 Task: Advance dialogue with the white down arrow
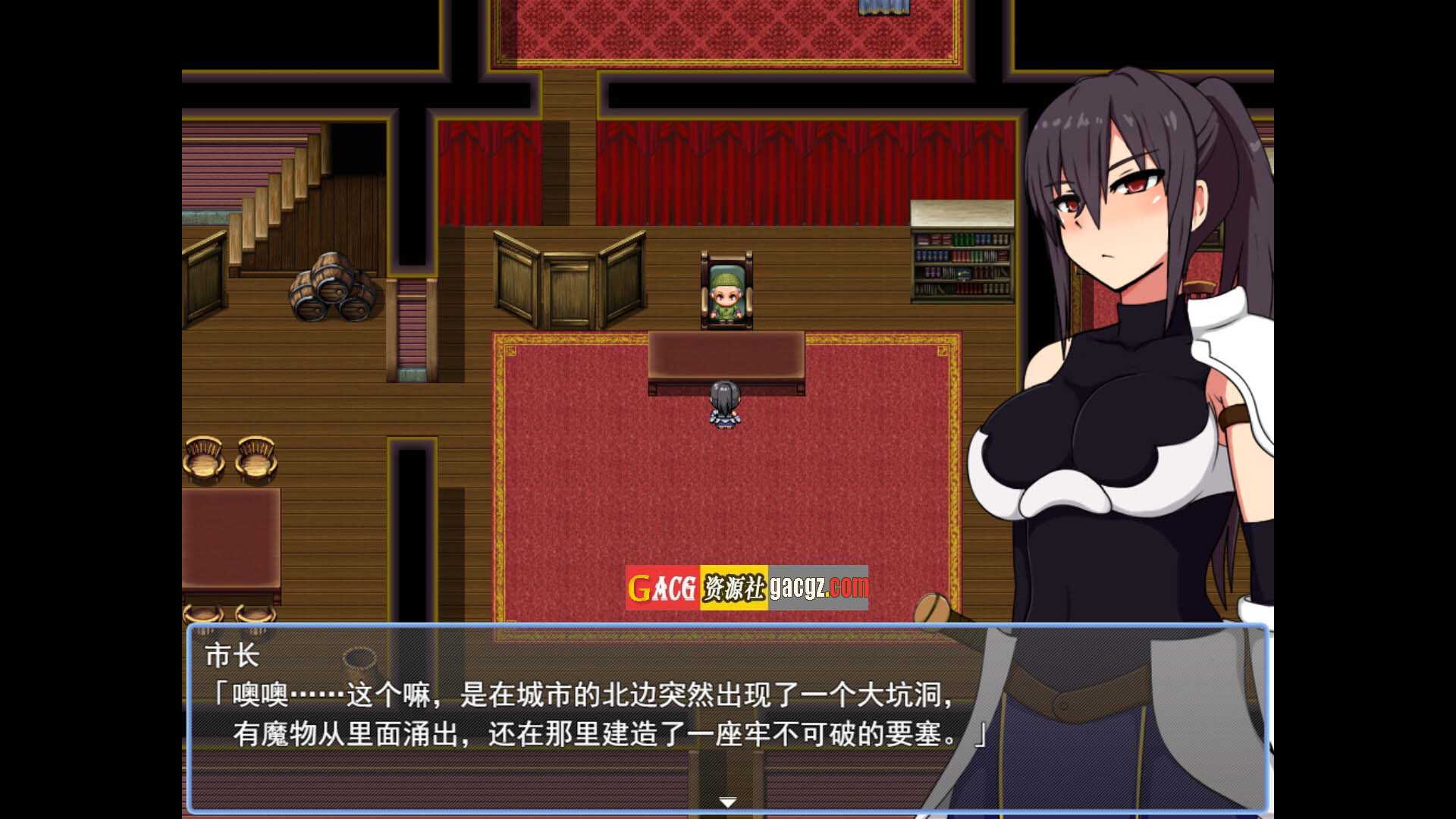point(727,802)
